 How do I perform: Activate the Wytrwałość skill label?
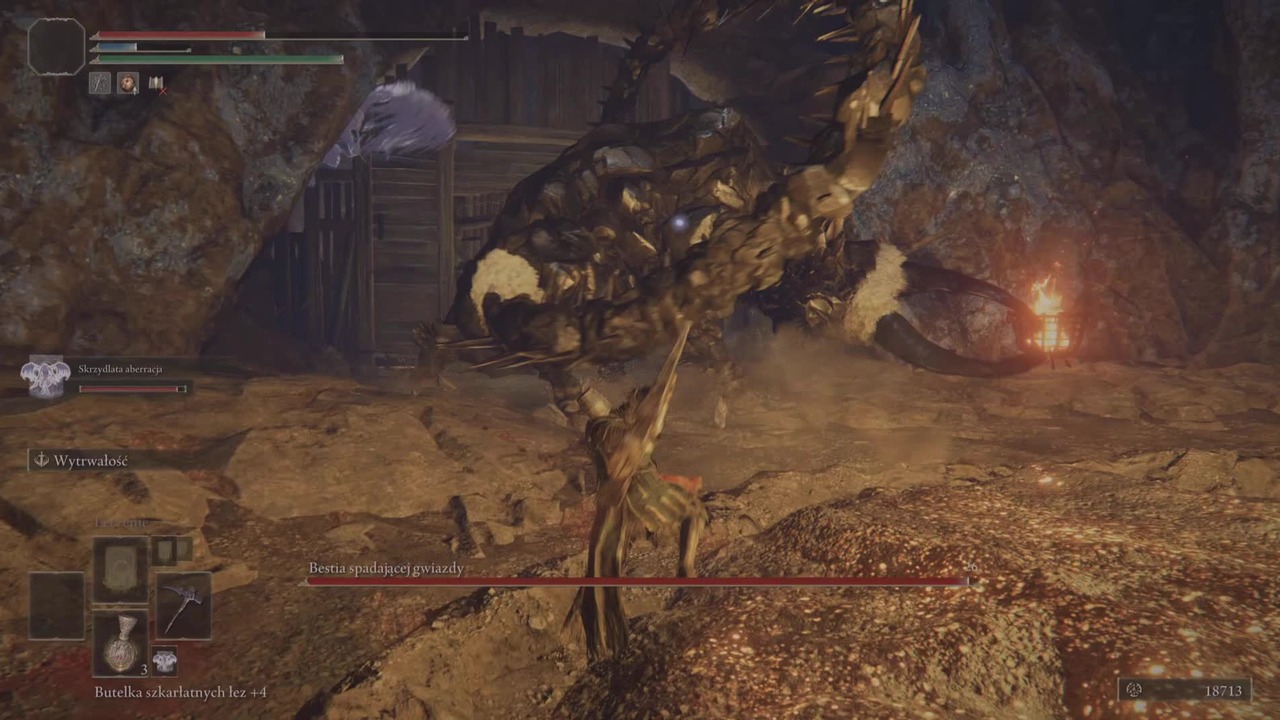[90, 460]
